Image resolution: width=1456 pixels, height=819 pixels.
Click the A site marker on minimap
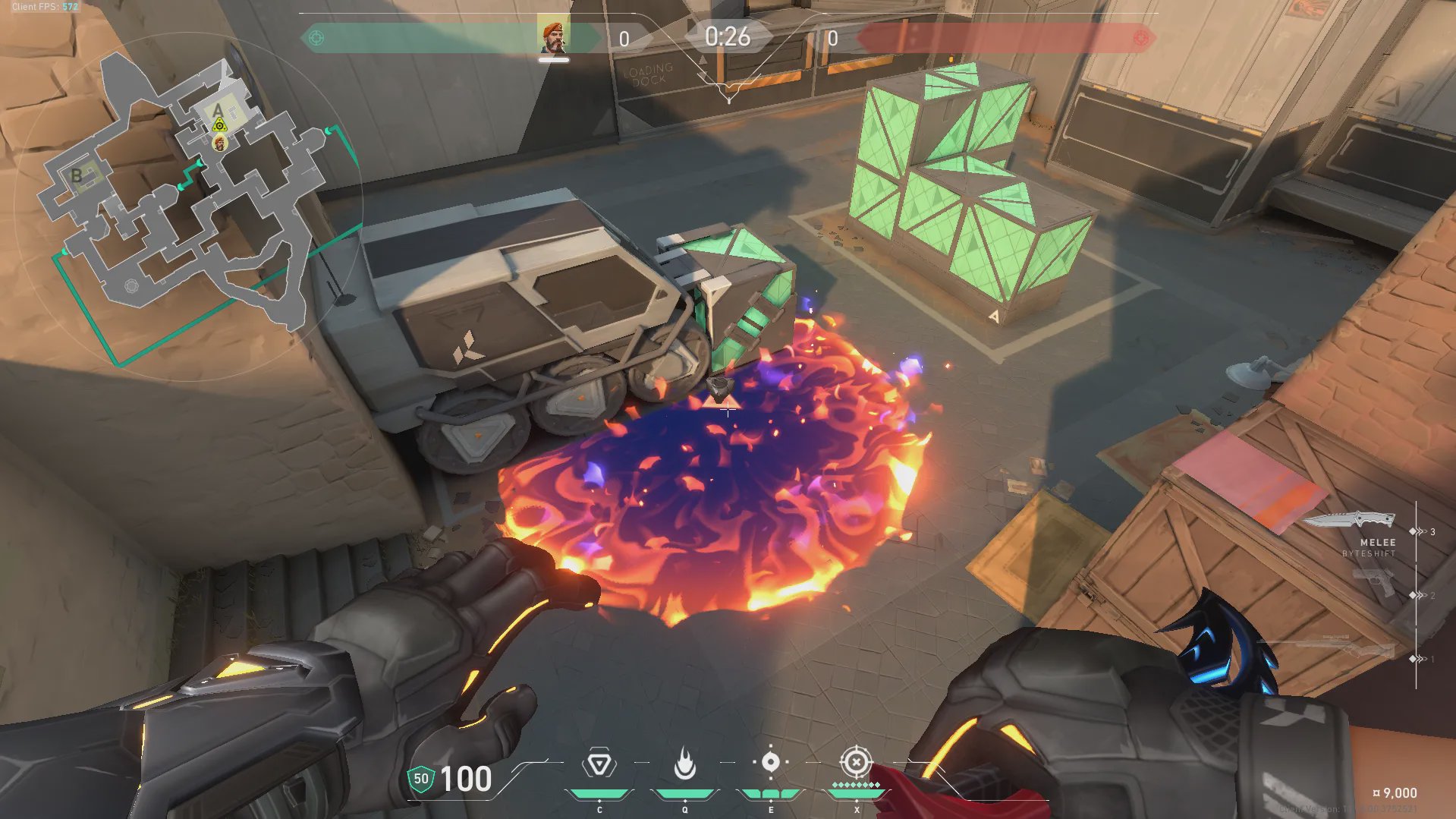pyautogui.click(x=219, y=112)
